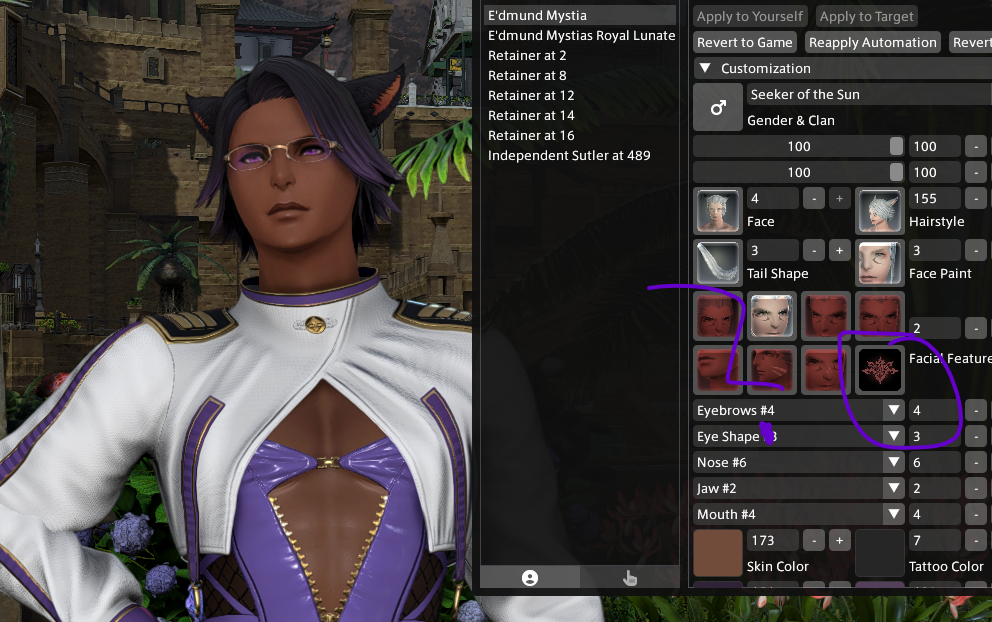Screen dimensions: 992x622
Task: Open the Tail Shape selector icon
Action: [718, 263]
